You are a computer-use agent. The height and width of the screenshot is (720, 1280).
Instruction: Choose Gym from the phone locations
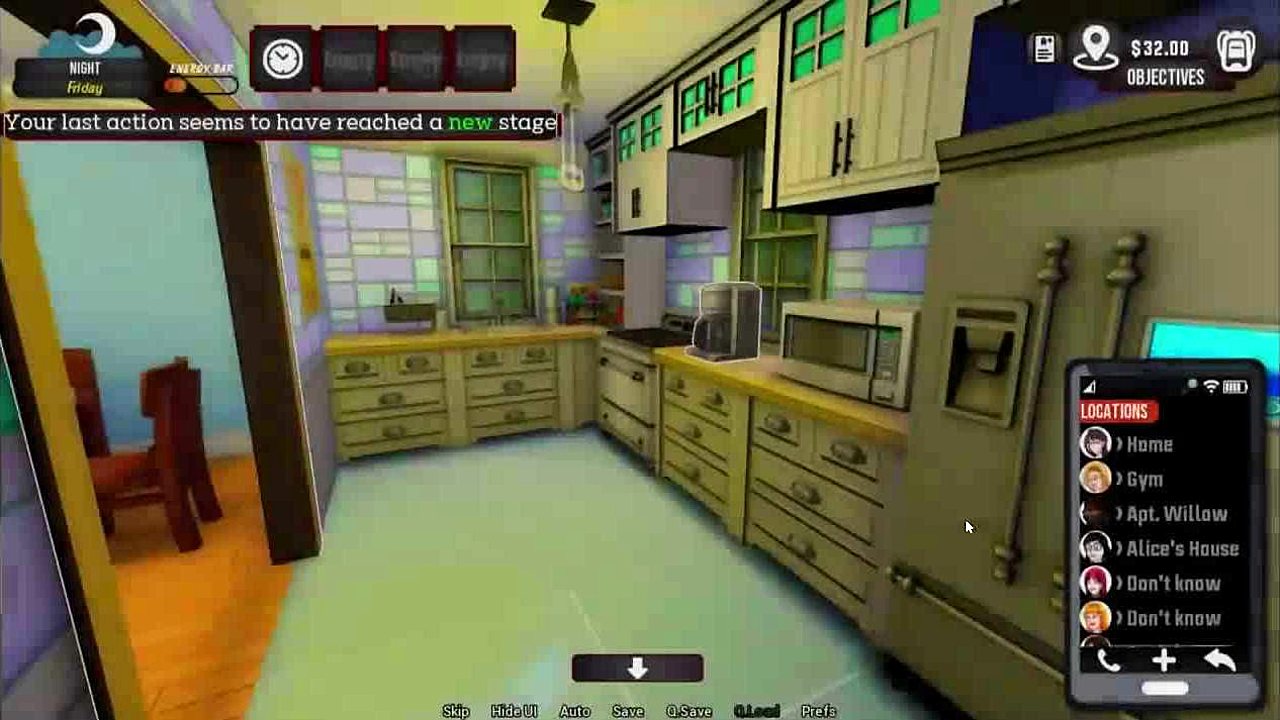point(1144,479)
